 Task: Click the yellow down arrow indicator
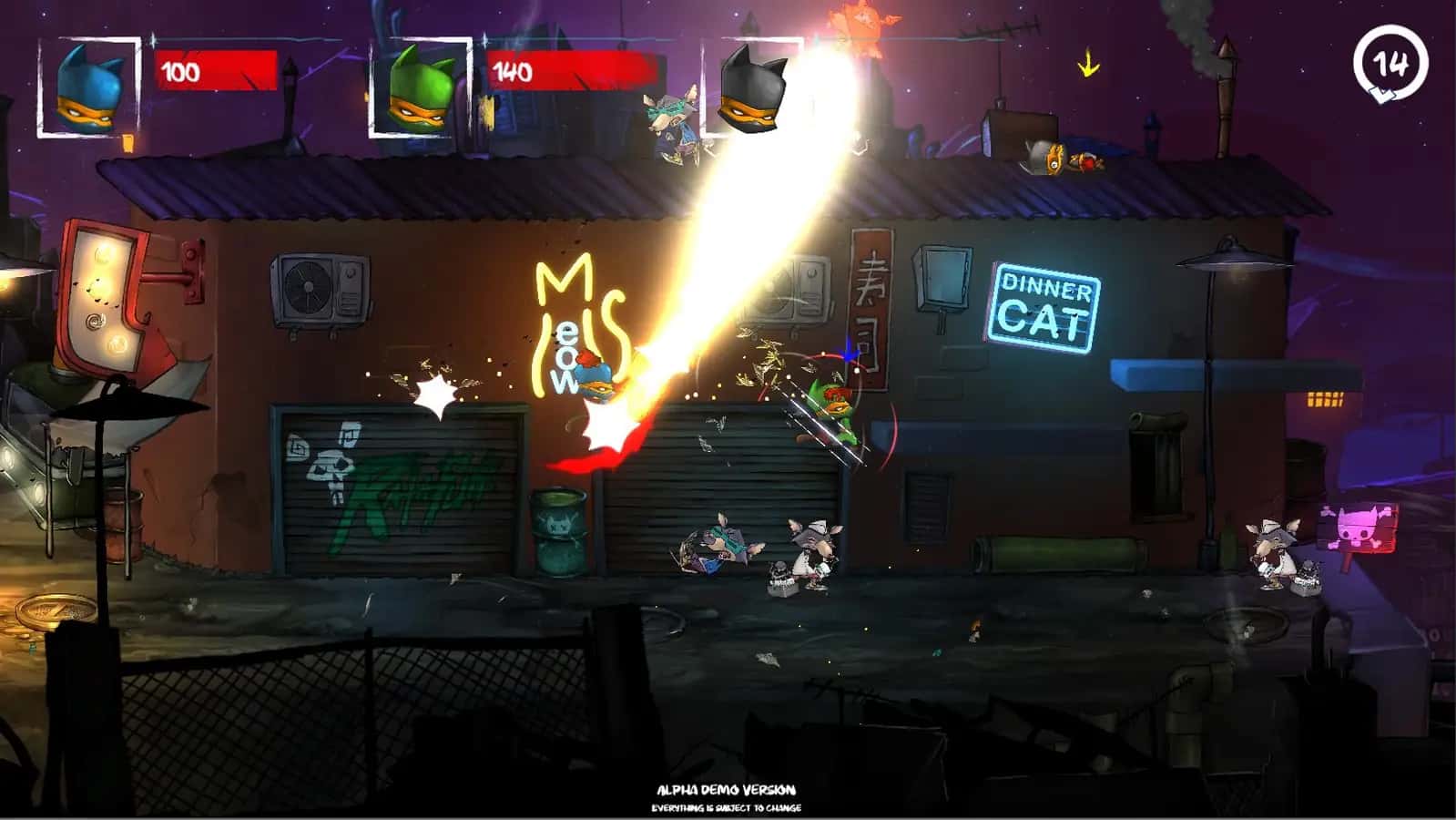(x=1089, y=64)
